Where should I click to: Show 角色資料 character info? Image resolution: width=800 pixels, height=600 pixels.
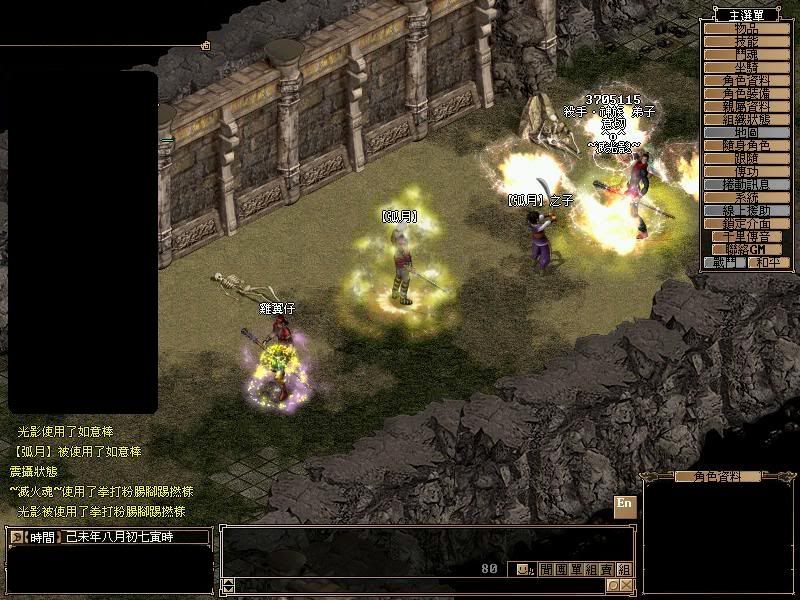(747, 80)
